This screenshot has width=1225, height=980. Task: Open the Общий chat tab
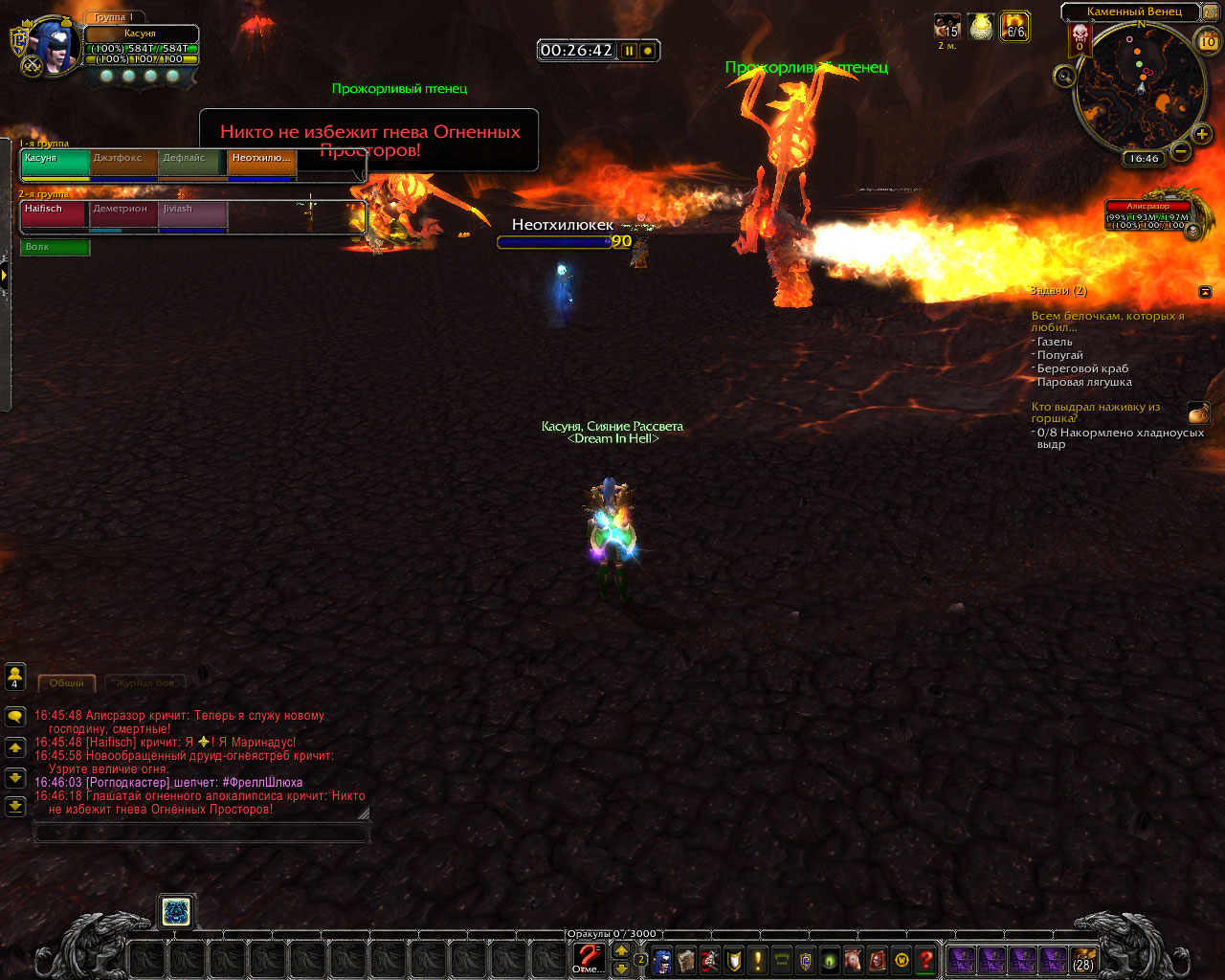coord(67,682)
